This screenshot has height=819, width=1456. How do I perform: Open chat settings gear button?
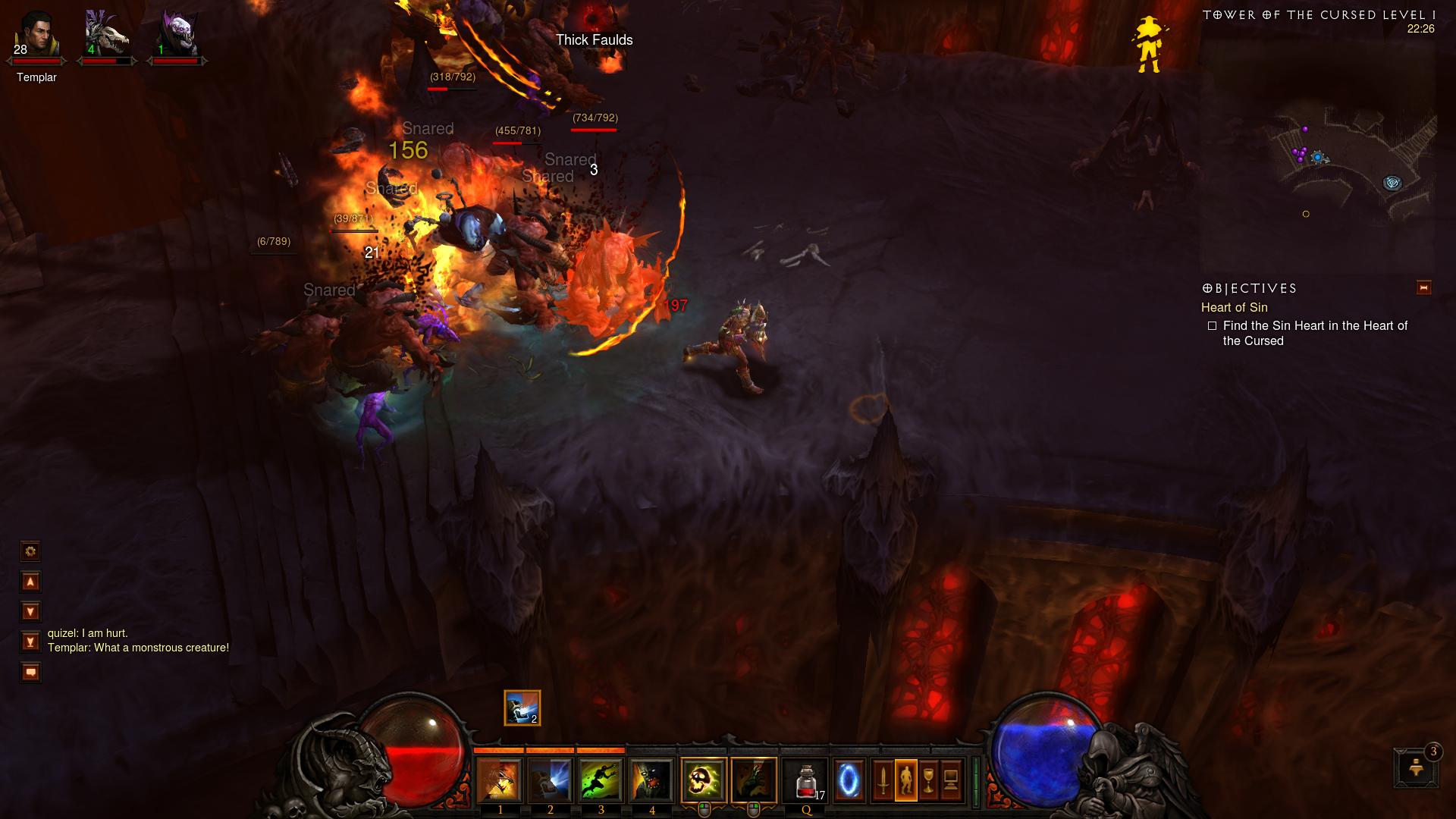pyautogui.click(x=30, y=551)
